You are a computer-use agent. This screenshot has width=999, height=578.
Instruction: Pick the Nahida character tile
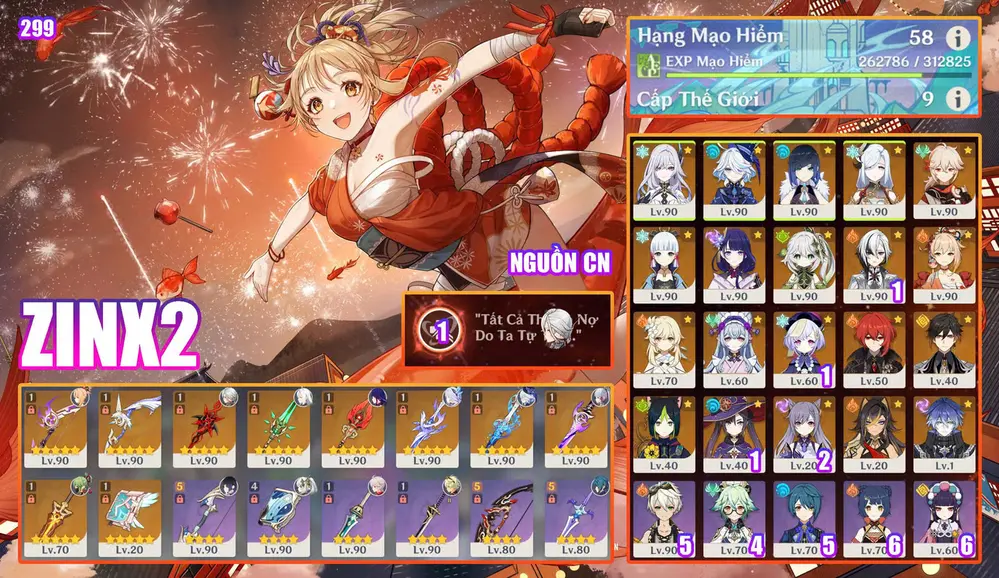coord(807,263)
